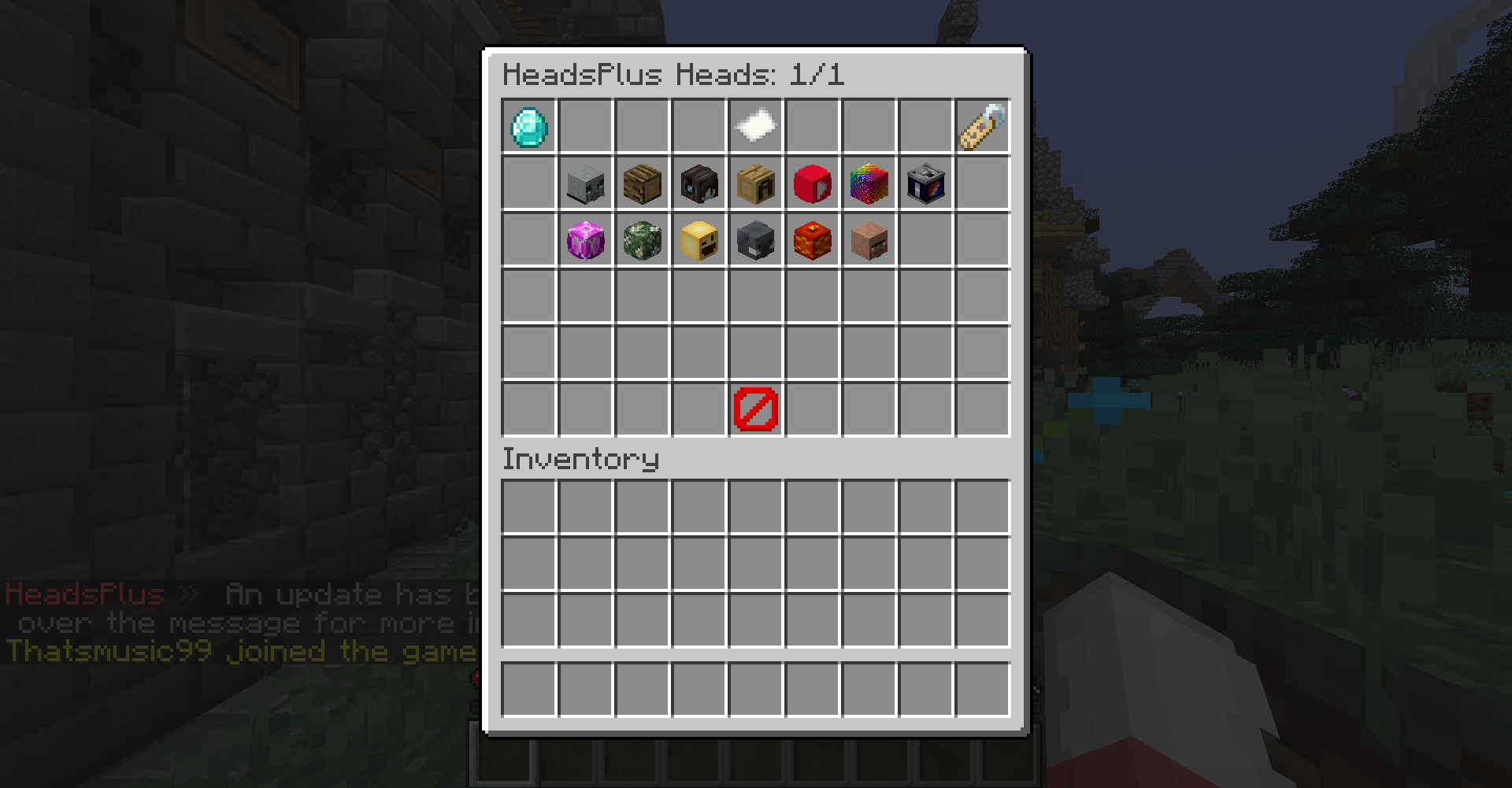Select the gray silverfish head
The width and height of the screenshot is (1512, 788).
585,183
